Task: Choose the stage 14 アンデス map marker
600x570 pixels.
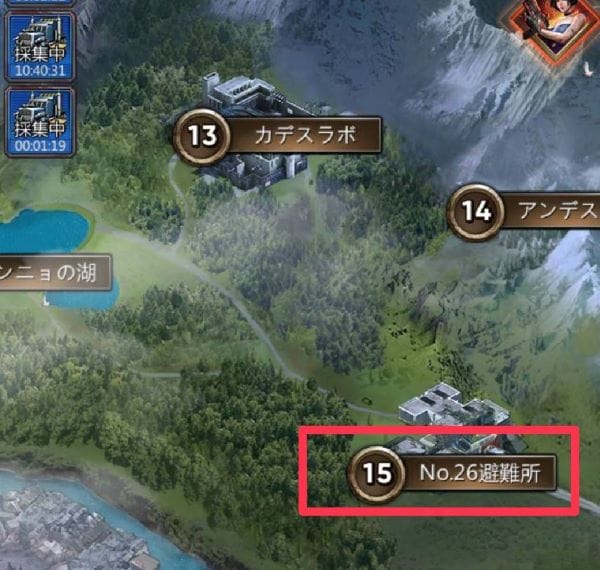Action: pyautogui.click(x=523, y=211)
